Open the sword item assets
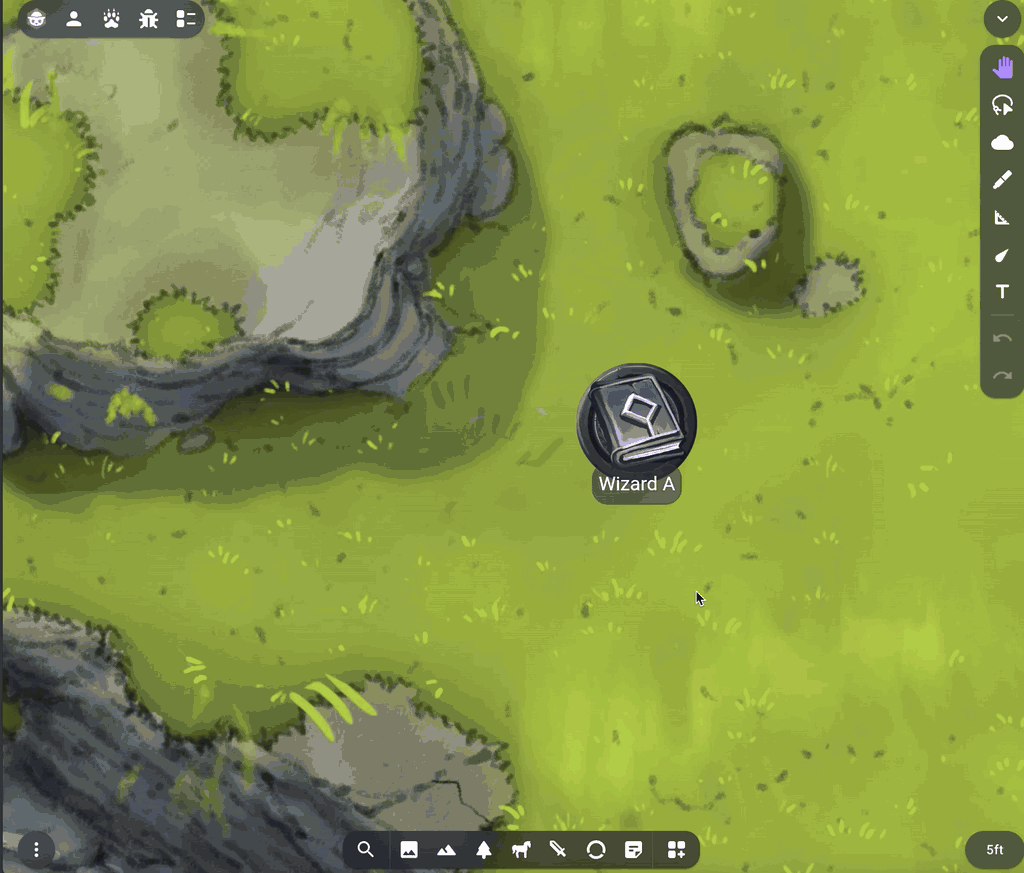Screen dimensions: 1024x873 tap(558, 850)
